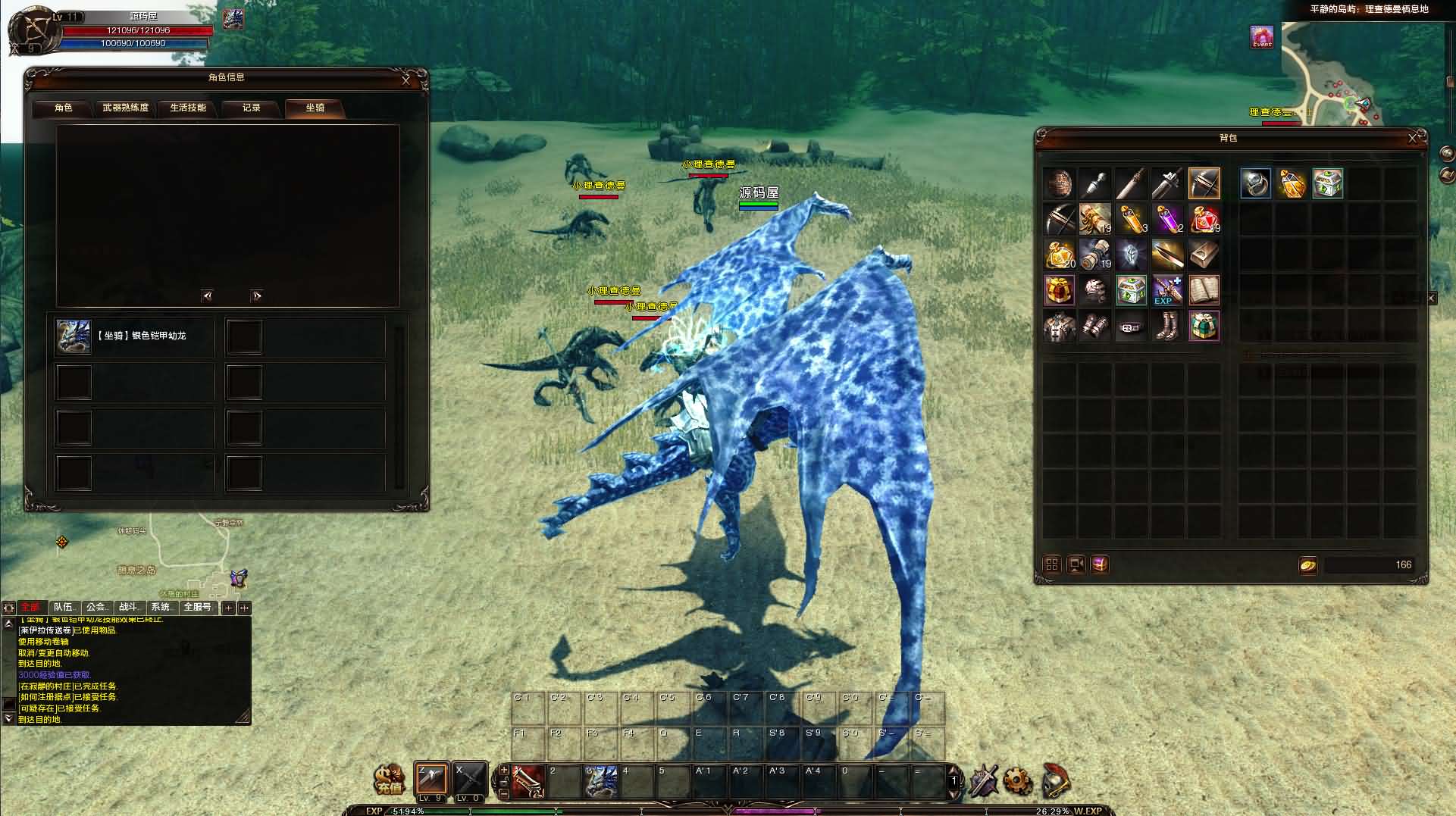The width and height of the screenshot is (1456, 816).
Task: Show the 记录 tab
Action: click(252, 108)
